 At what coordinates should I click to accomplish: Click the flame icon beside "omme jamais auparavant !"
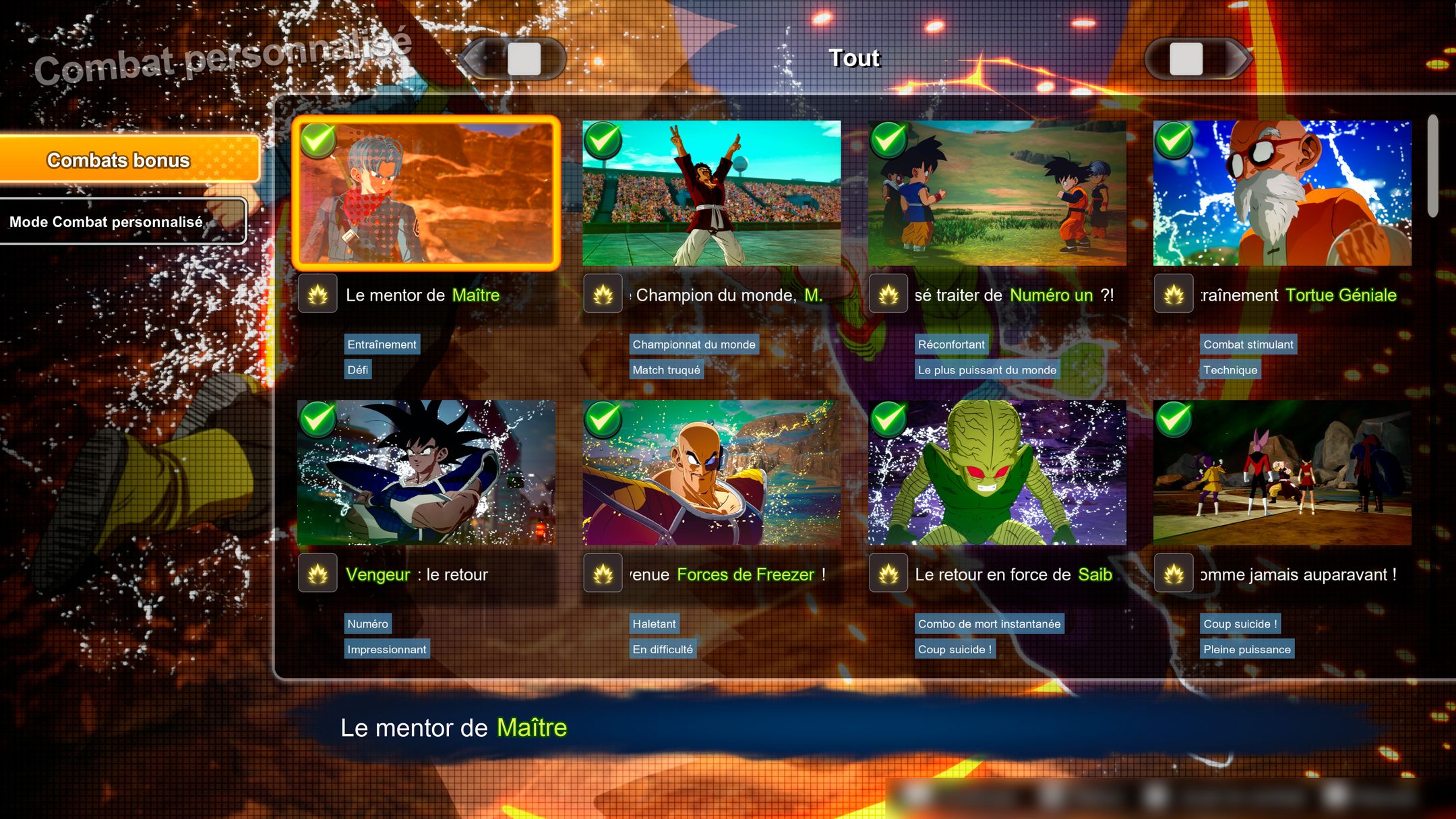1174,574
